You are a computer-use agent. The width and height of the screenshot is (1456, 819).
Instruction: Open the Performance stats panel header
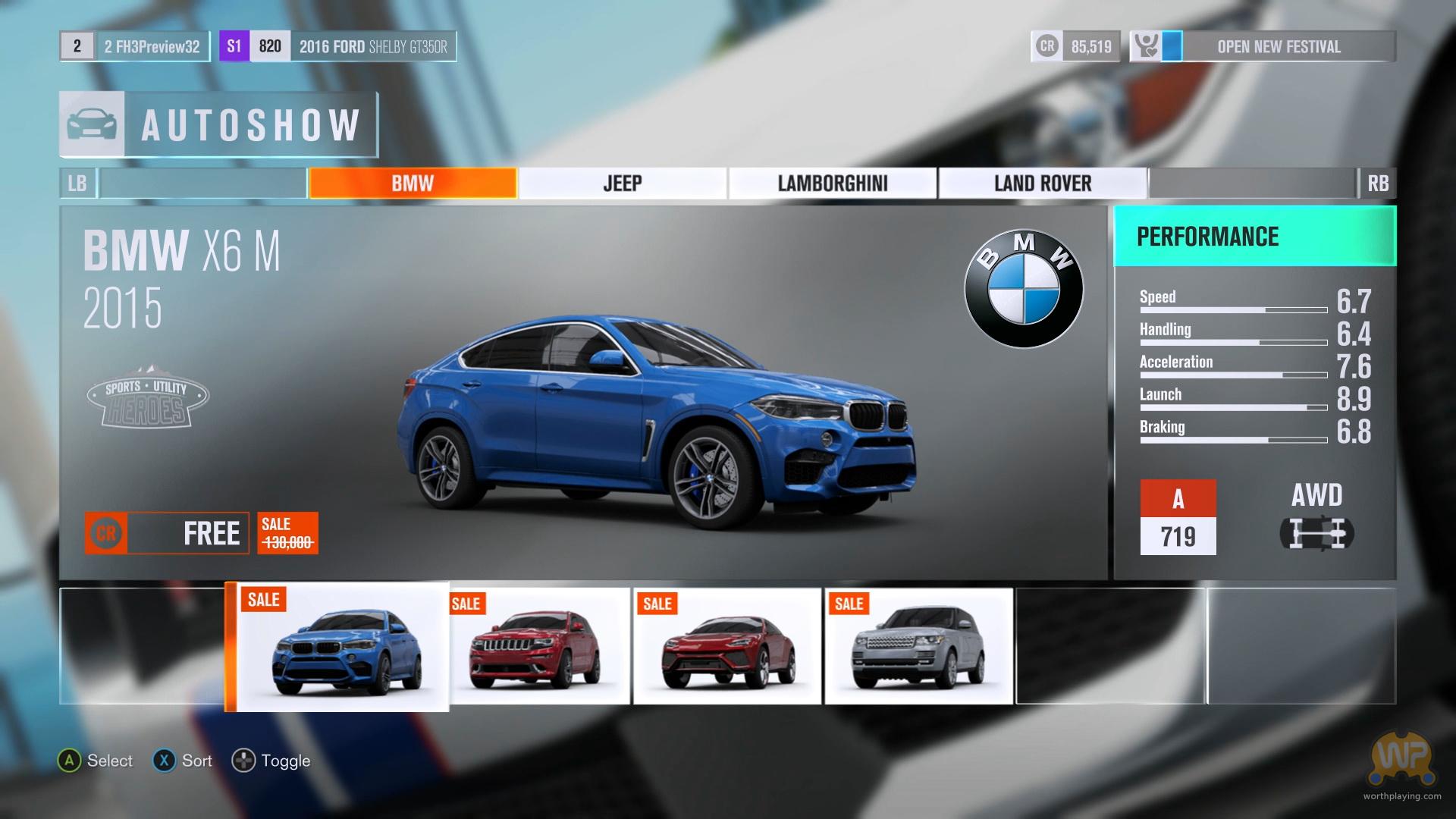[1254, 237]
